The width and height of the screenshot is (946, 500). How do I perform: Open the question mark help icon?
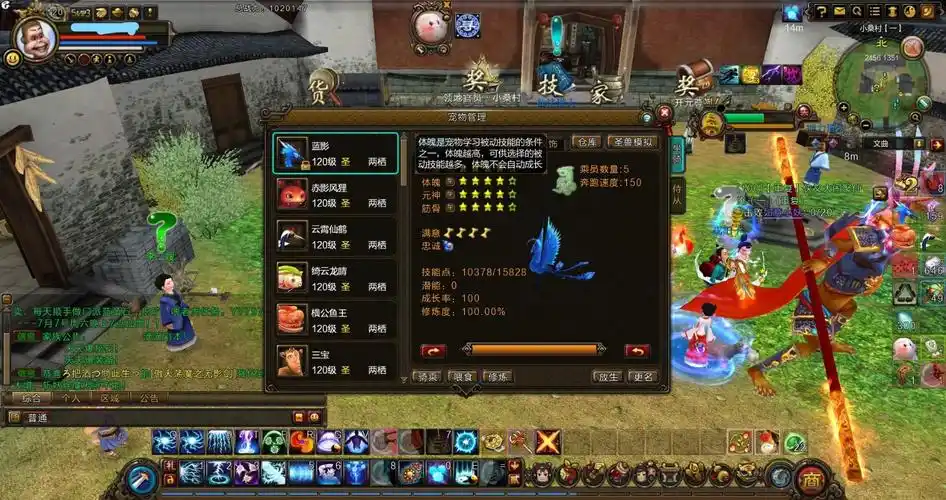coord(822,11)
